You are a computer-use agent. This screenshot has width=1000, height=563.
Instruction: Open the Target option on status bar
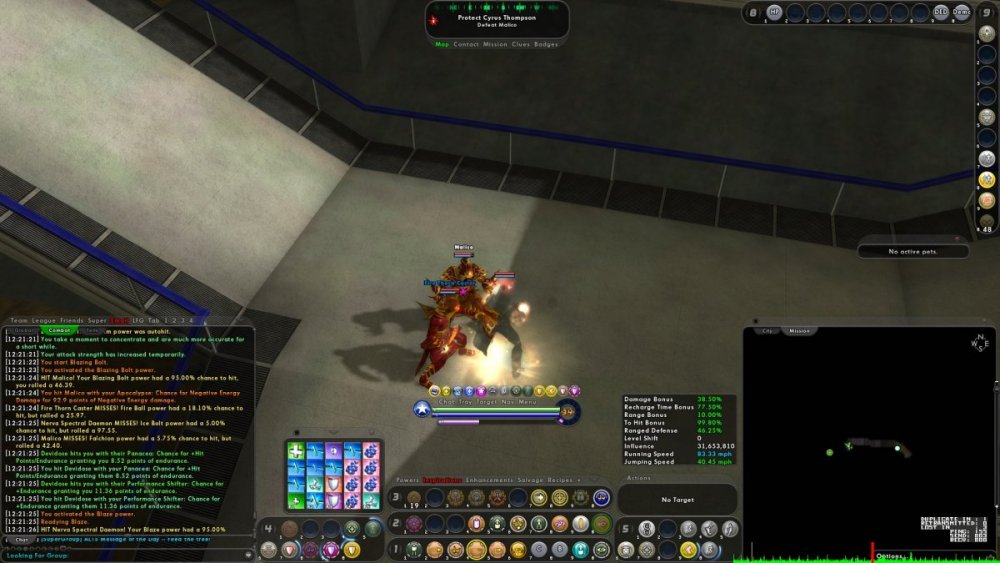tap(486, 401)
